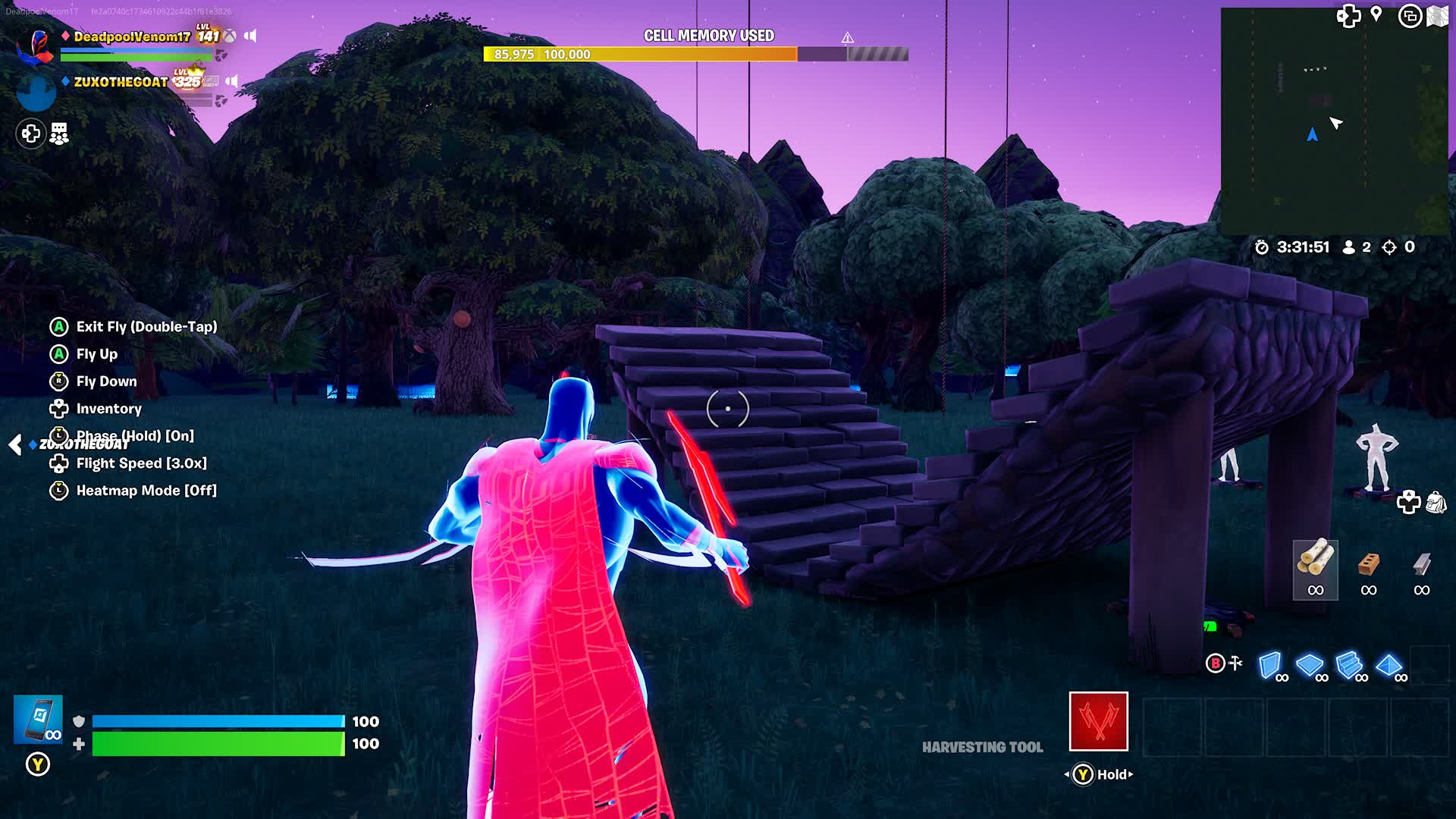1456x819 pixels.
Task: Cycle Flight Speed from 3.0x
Action: tap(140, 463)
